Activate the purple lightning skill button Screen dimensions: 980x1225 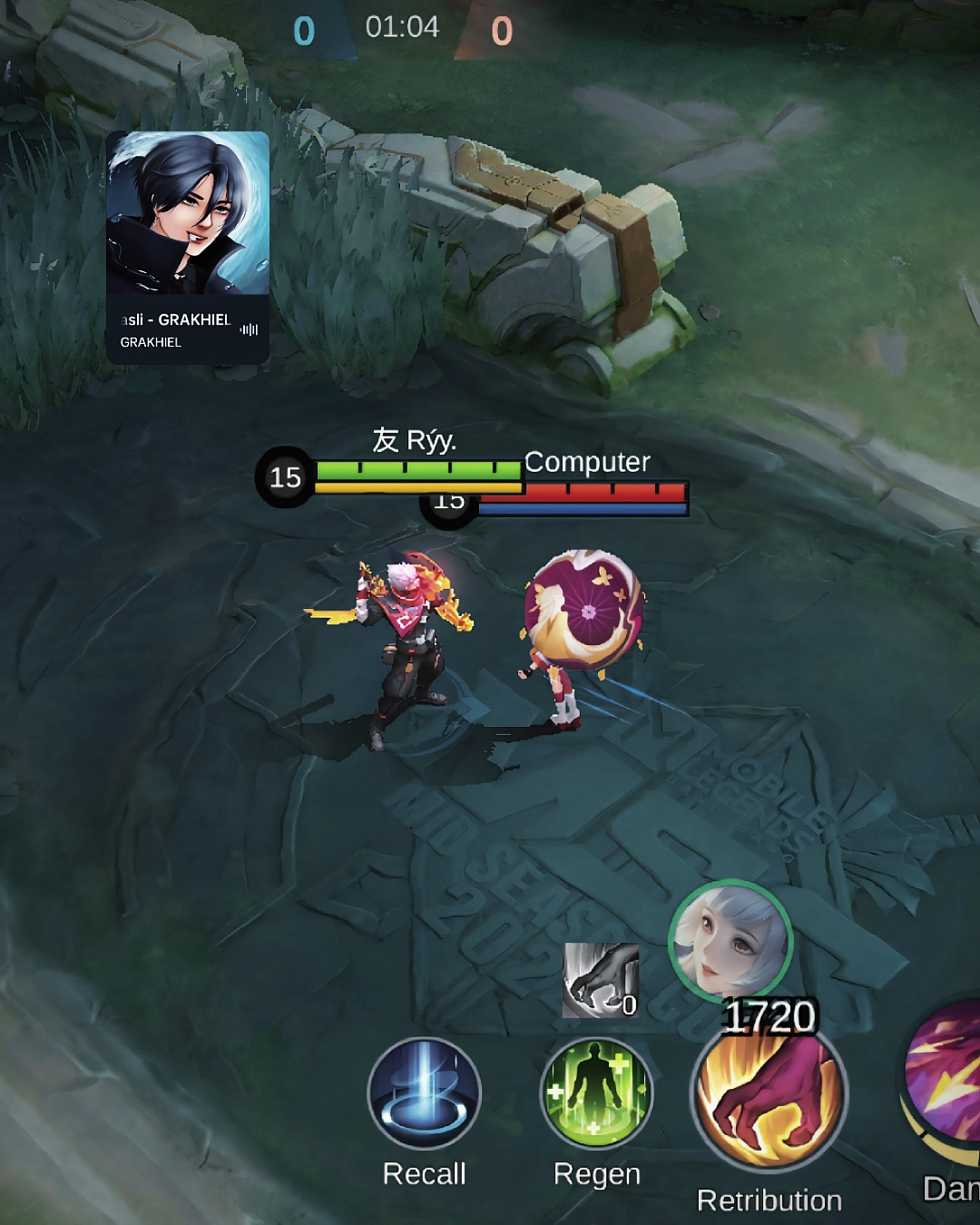click(x=946, y=1079)
